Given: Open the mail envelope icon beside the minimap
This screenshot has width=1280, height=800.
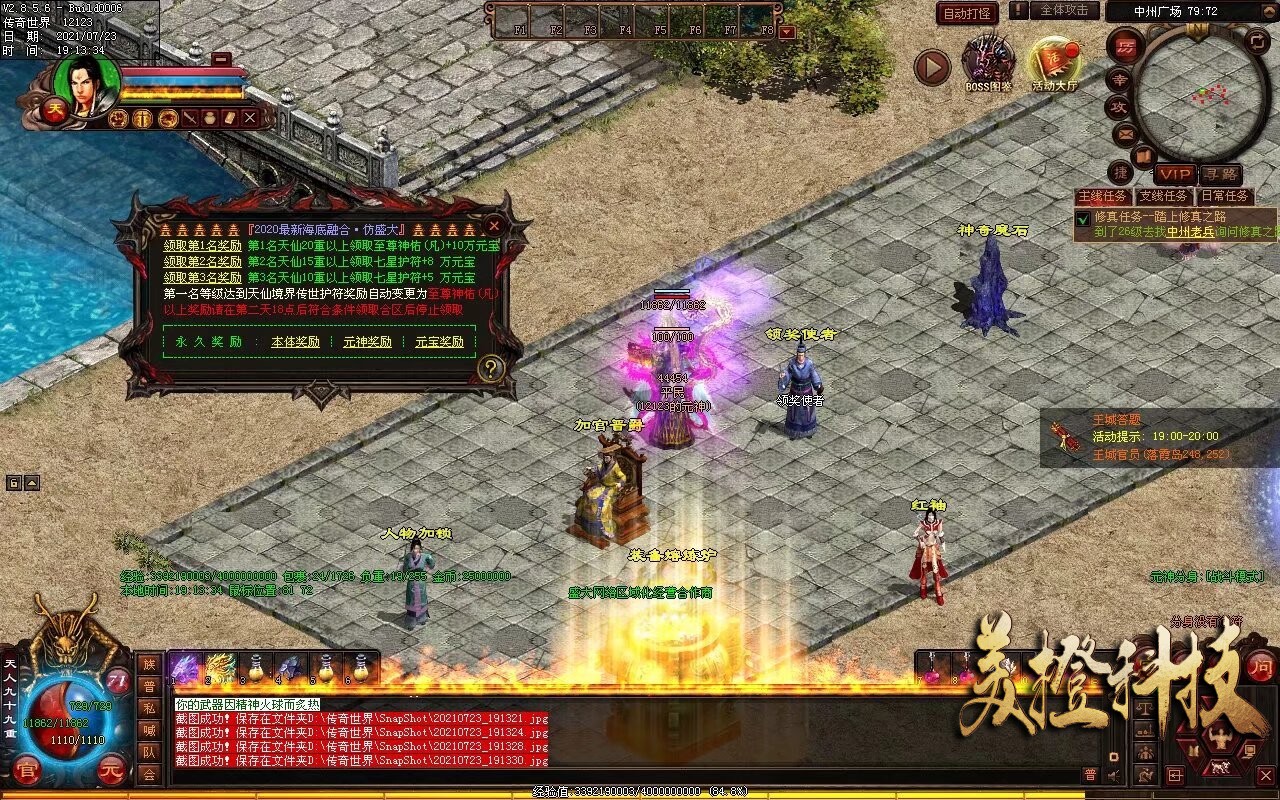Looking at the screenshot, I should (1126, 133).
